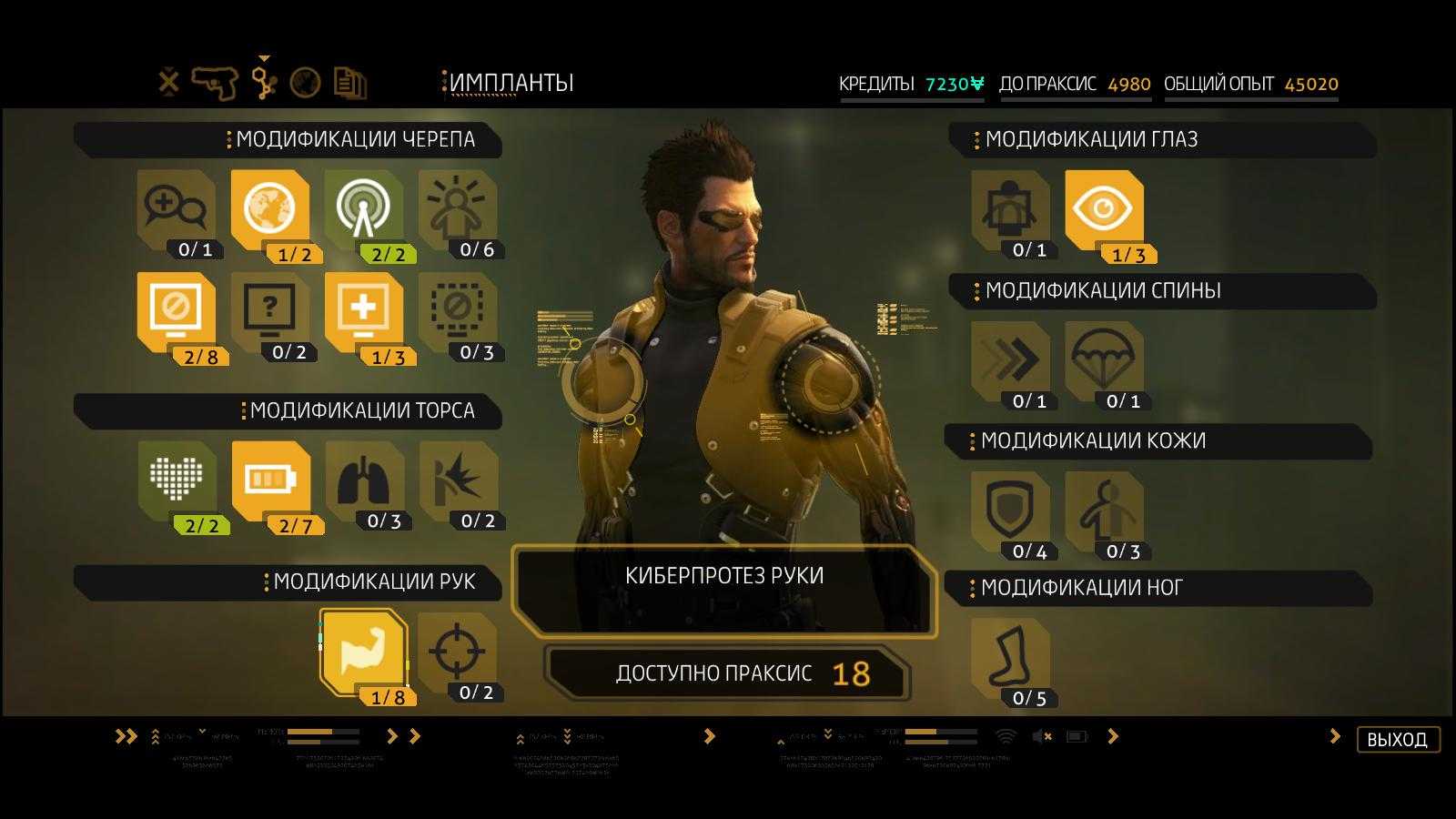This screenshot has height=819, width=1456.
Task: Select the medical cross monitor augmentation
Action: (x=364, y=312)
